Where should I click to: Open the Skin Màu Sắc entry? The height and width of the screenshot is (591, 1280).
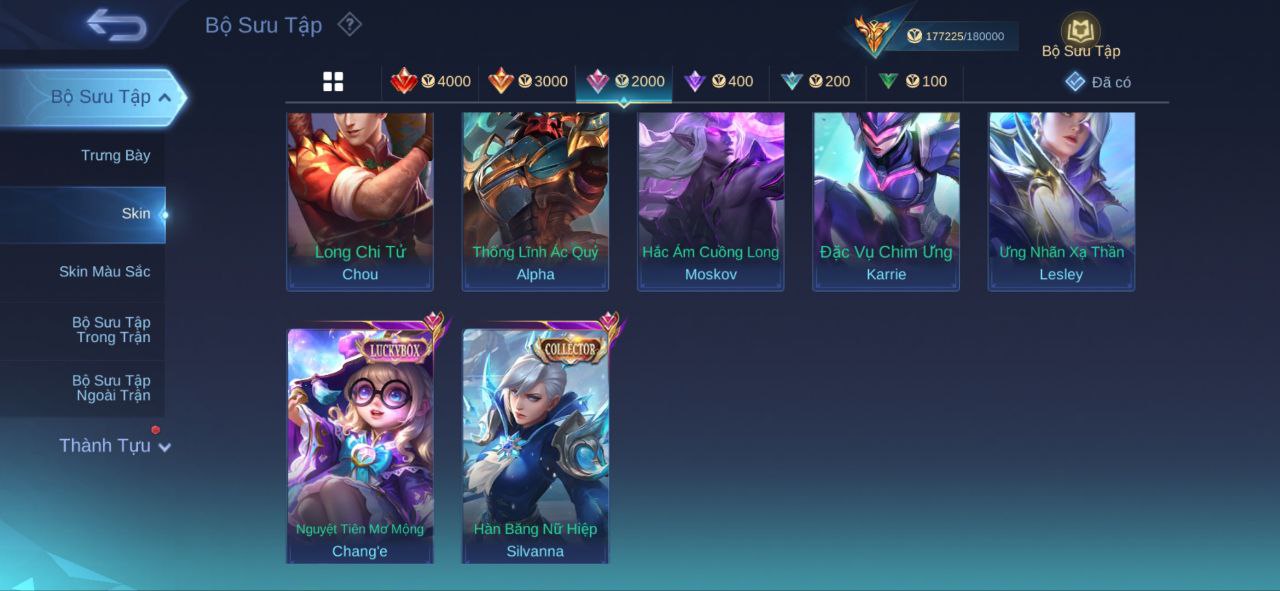point(104,272)
